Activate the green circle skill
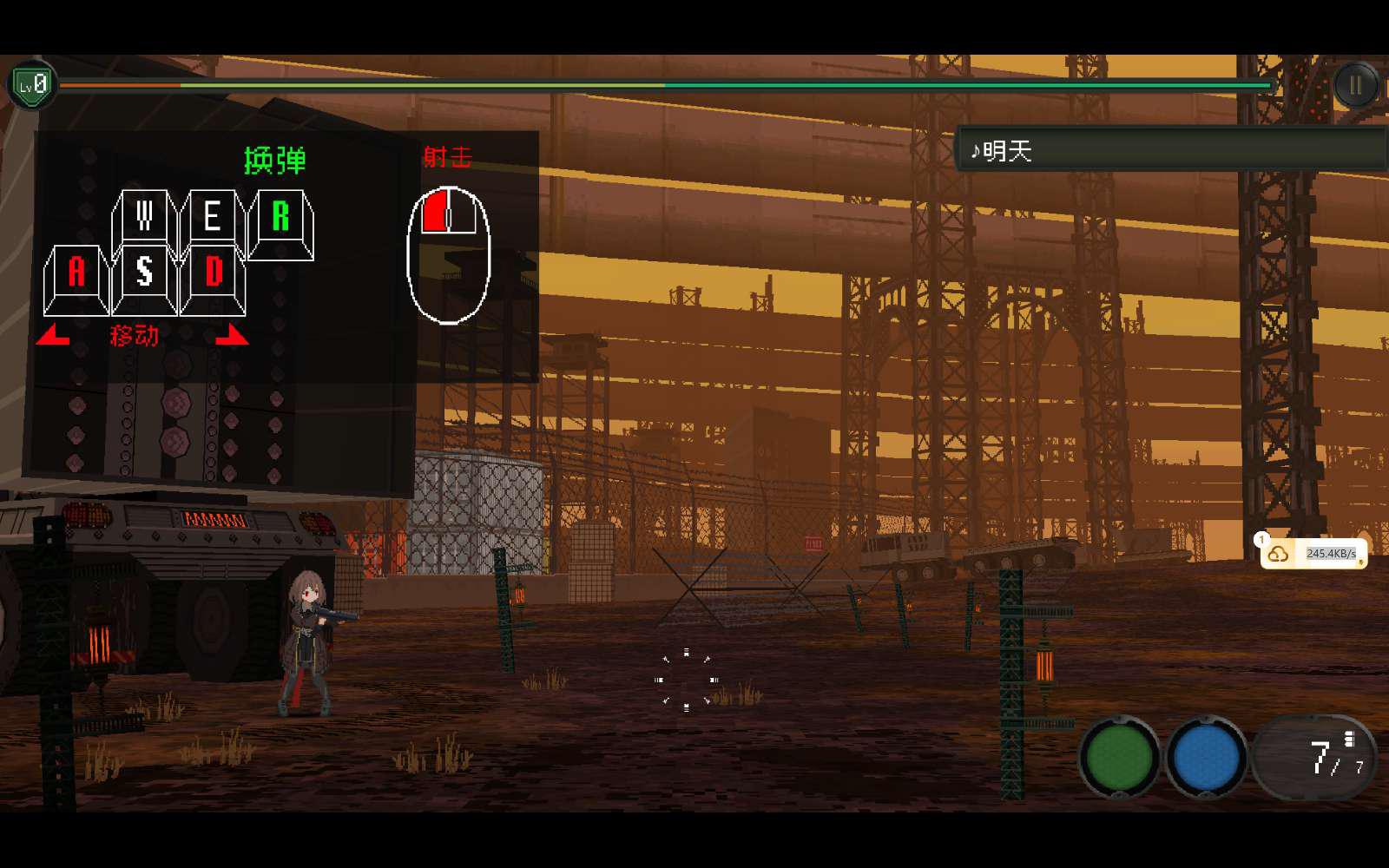 pyautogui.click(x=1119, y=757)
